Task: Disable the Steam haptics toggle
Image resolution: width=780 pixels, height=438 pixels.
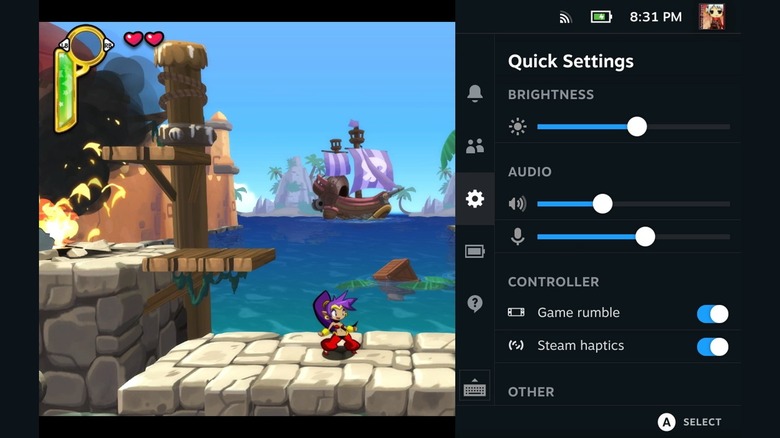Action: (712, 347)
